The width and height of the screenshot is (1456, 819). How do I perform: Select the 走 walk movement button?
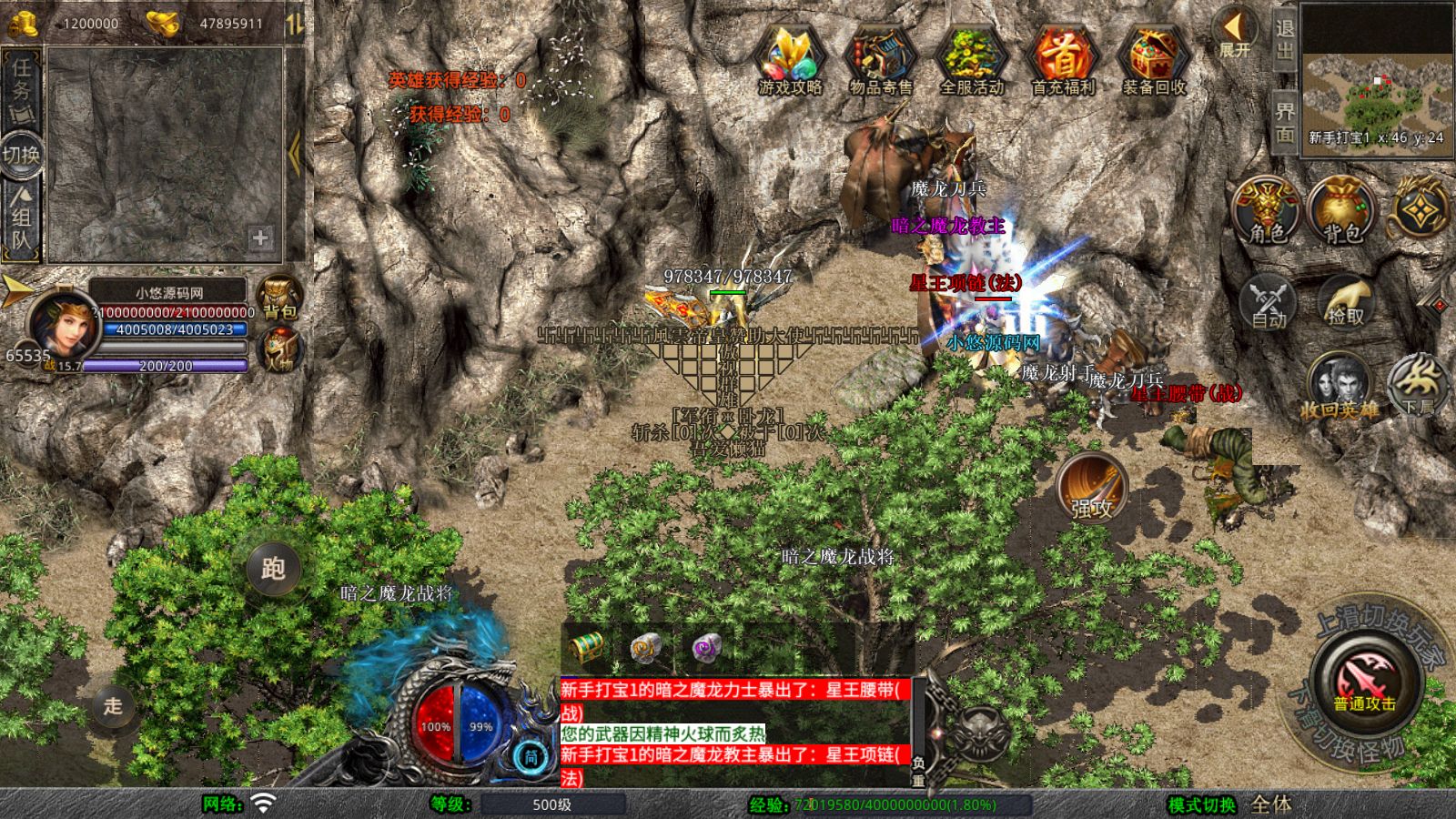113,705
